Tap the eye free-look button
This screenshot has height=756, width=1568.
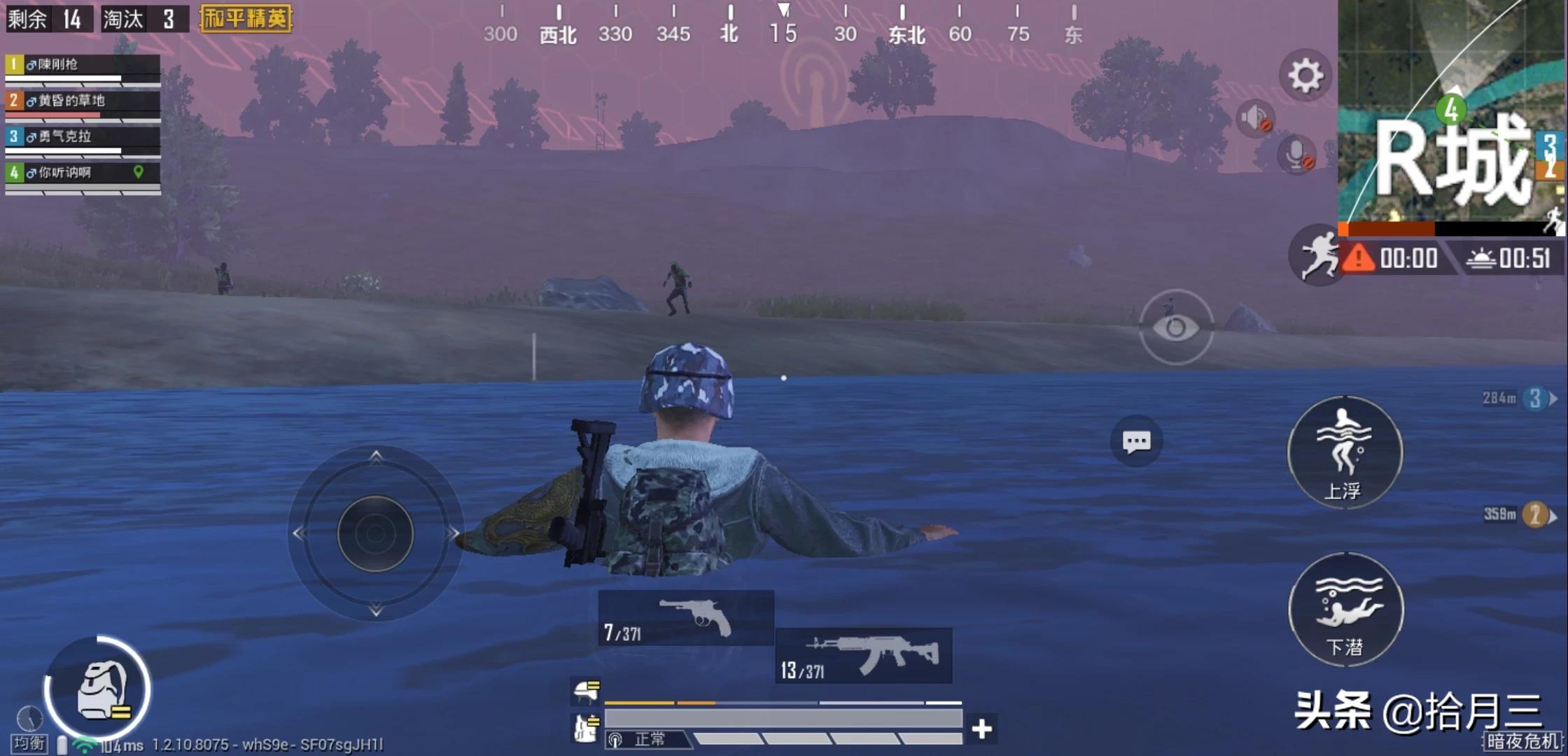click(x=1176, y=327)
